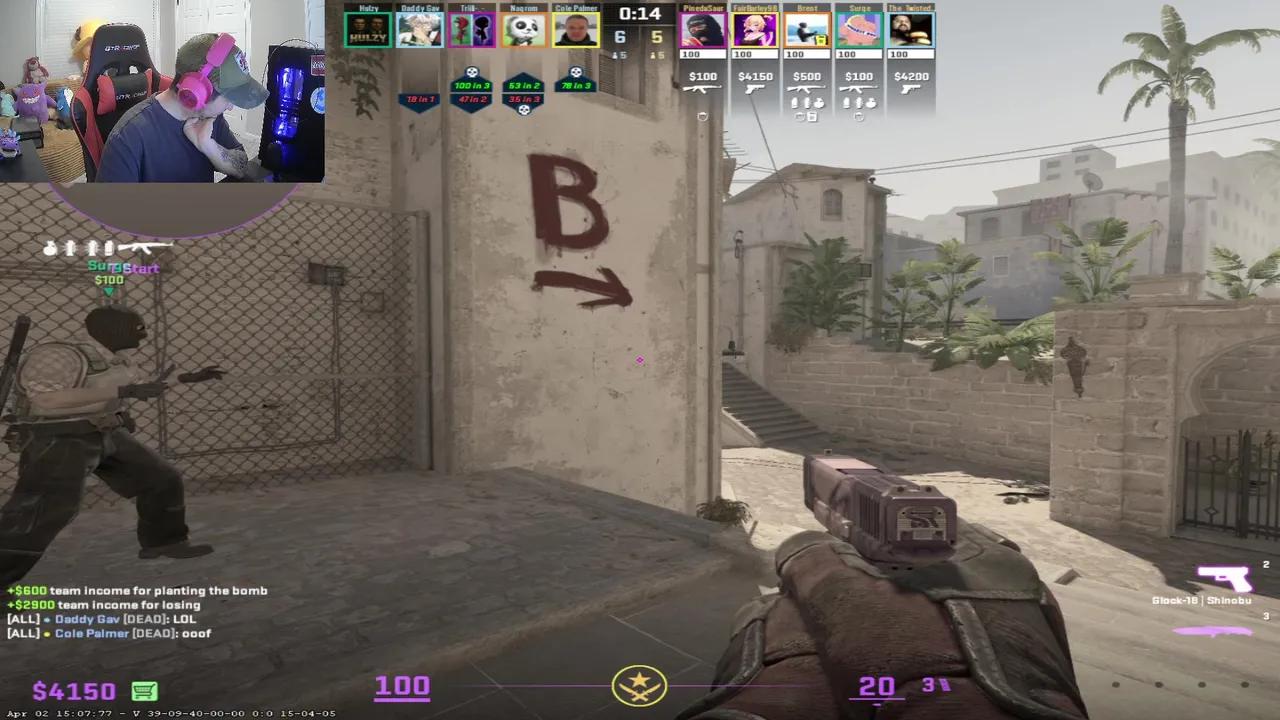Click the 78 in 3 badge under Cole Palmer
Image resolution: width=1280 pixels, height=720 pixels.
coord(577,85)
